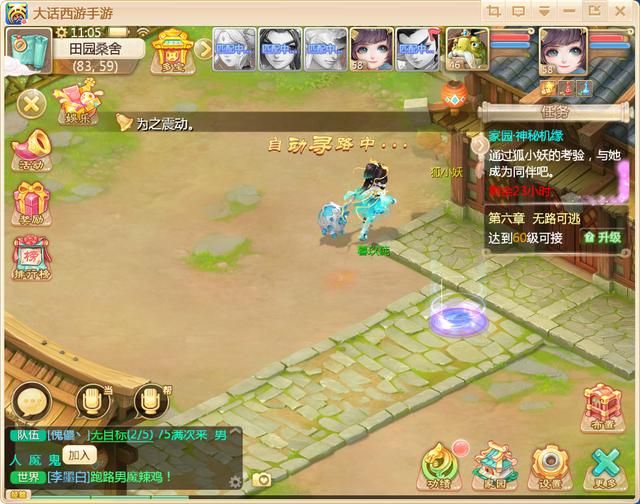Collapse the quest panel with arrow button
The width and height of the screenshot is (640, 504).
click(x=479, y=144)
